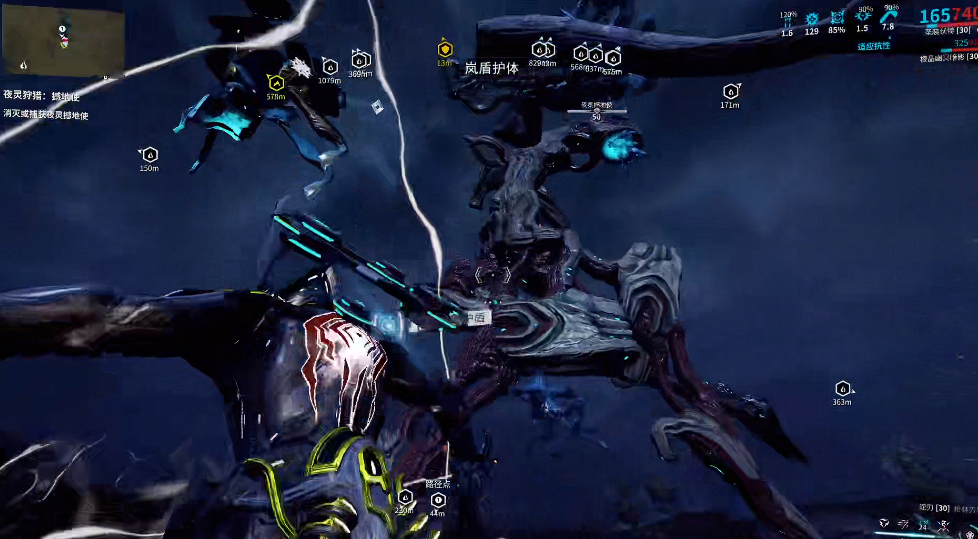978x539 pixels.
Task: Click the 129 spiked-gear buff icon
Action: [x=812, y=19]
